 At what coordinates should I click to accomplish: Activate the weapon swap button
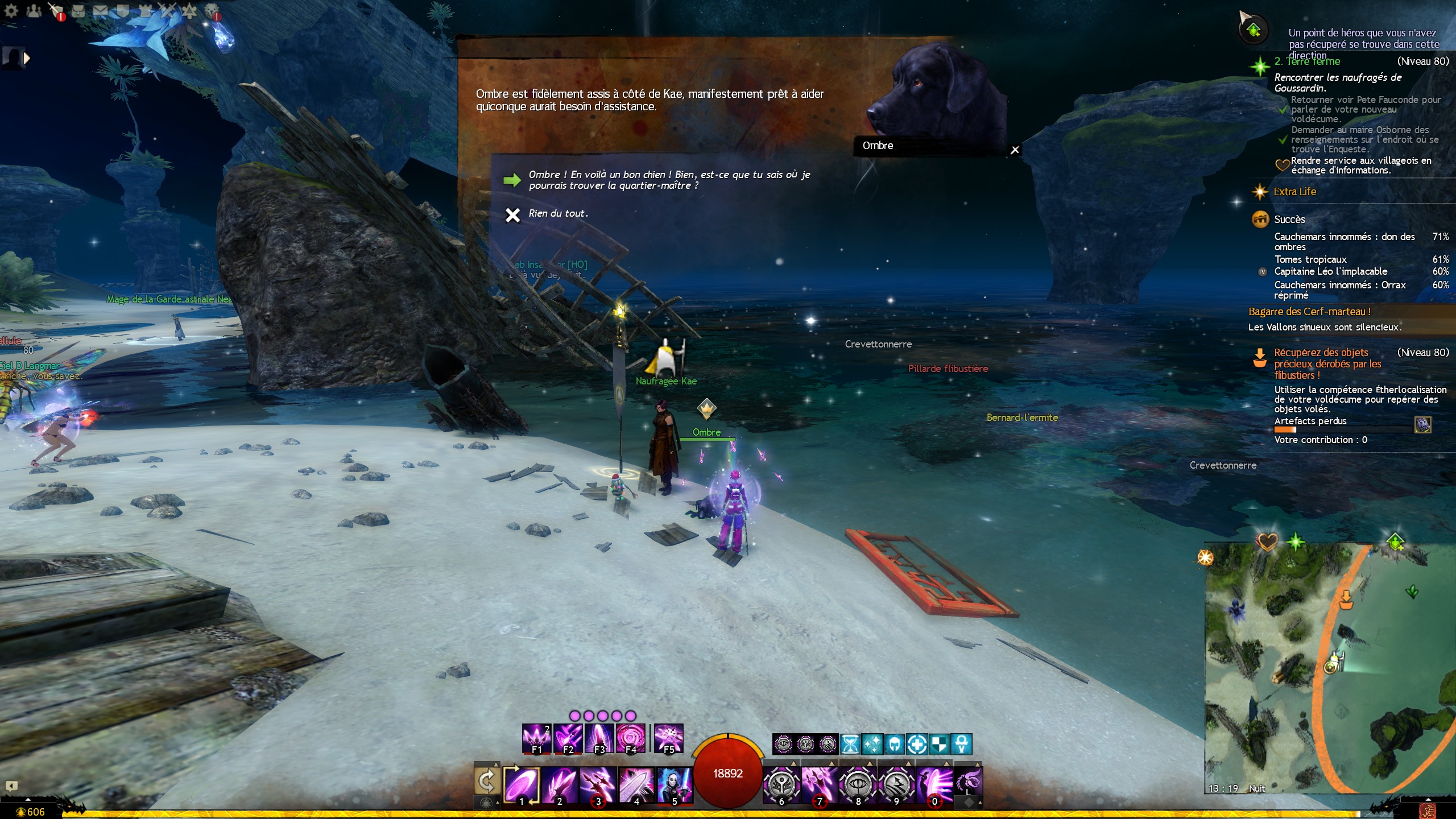pyautogui.click(x=487, y=781)
